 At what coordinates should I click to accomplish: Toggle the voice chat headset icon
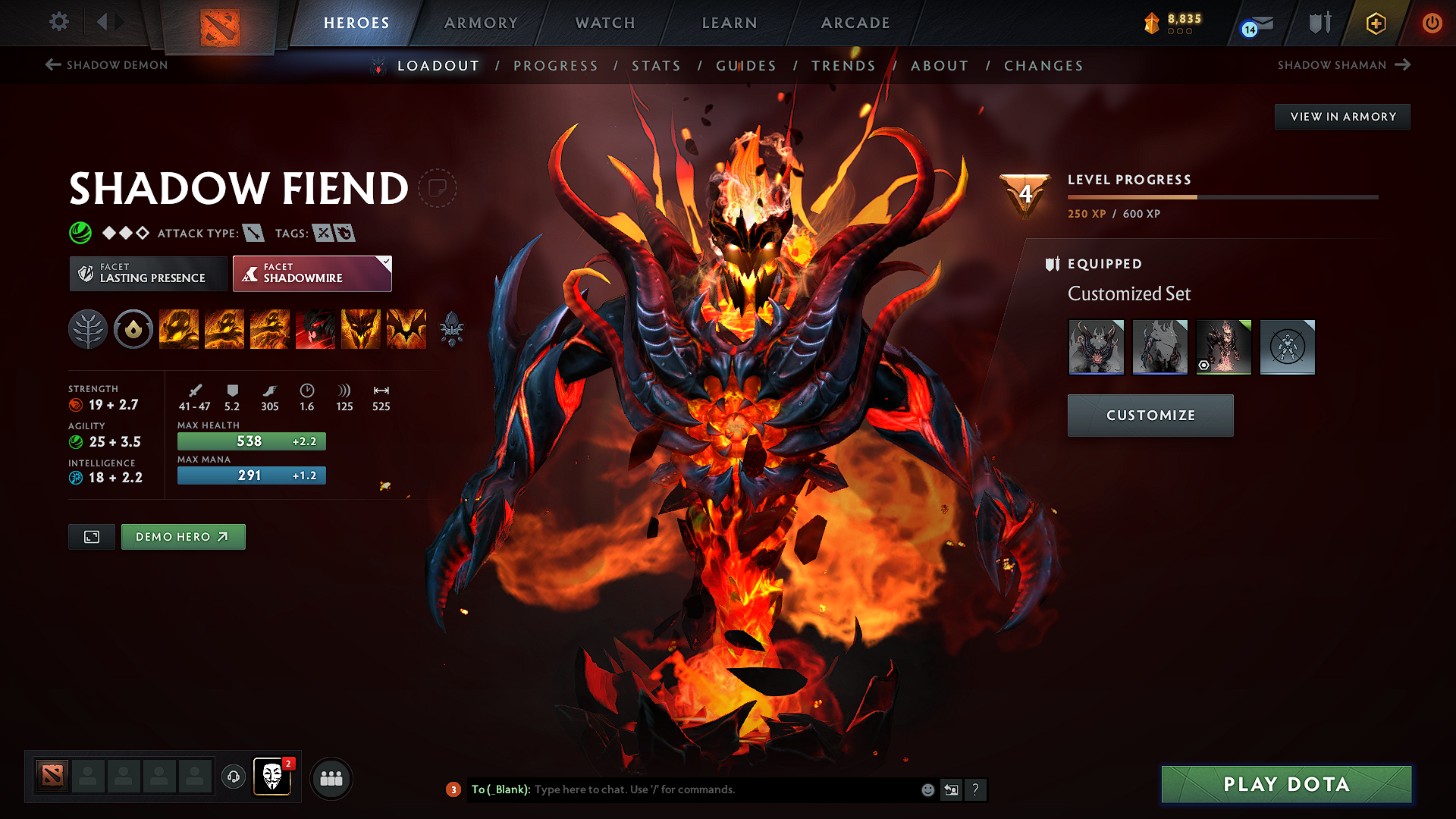point(233,777)
